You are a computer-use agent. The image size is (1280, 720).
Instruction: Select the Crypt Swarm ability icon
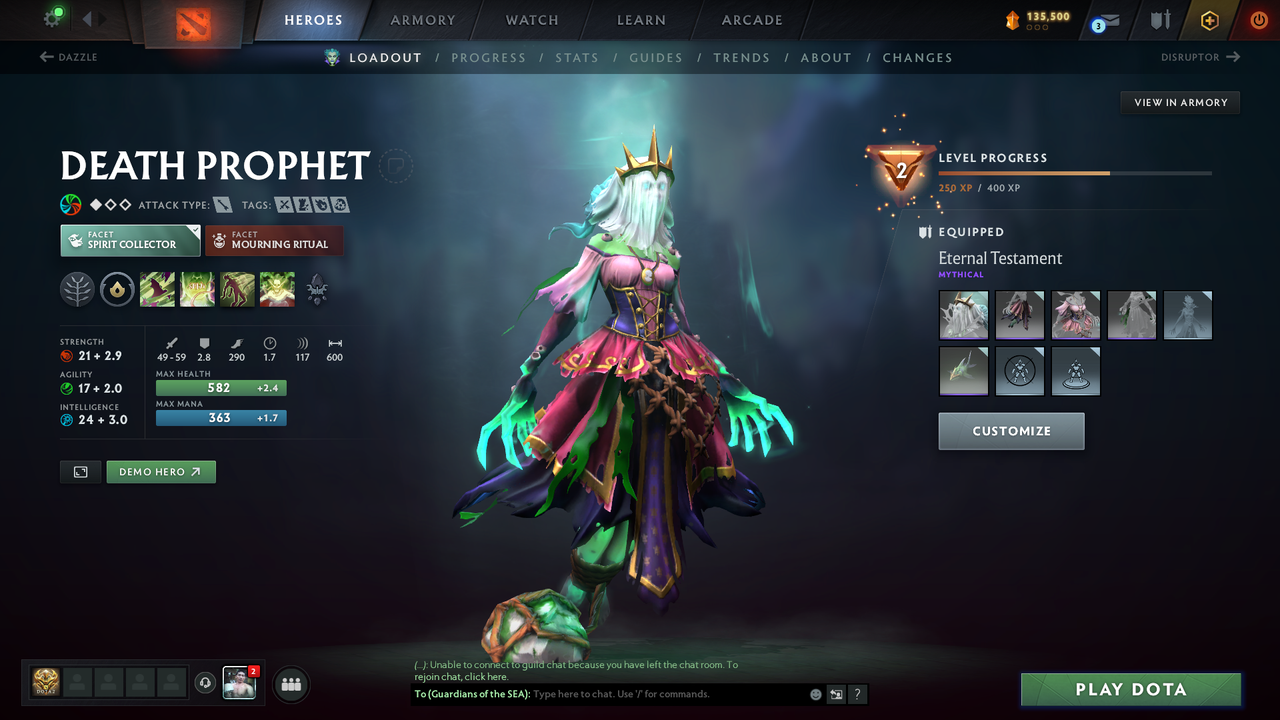[x=158, y=290]
